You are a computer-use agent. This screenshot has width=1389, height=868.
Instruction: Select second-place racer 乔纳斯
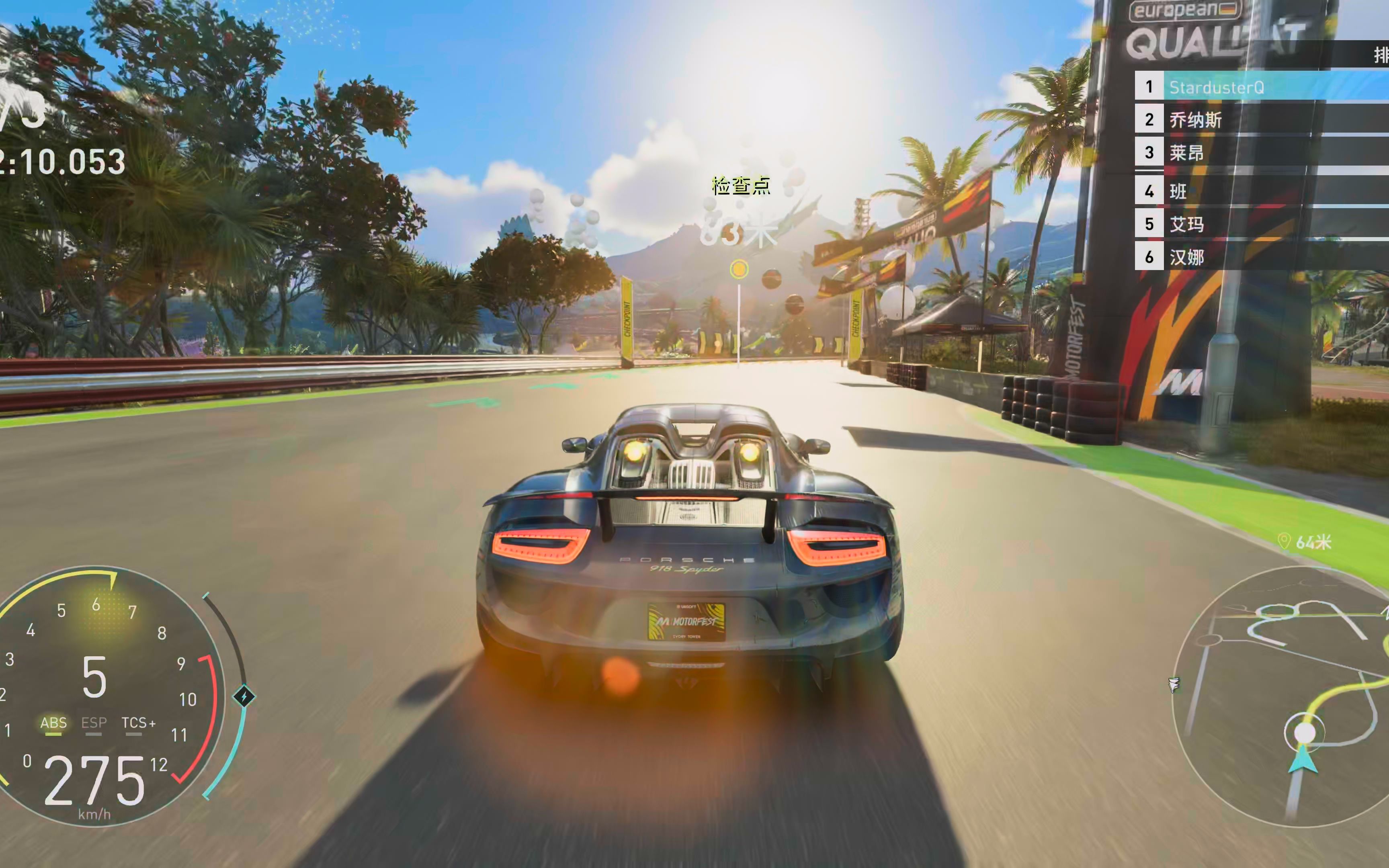[1196, 120]
